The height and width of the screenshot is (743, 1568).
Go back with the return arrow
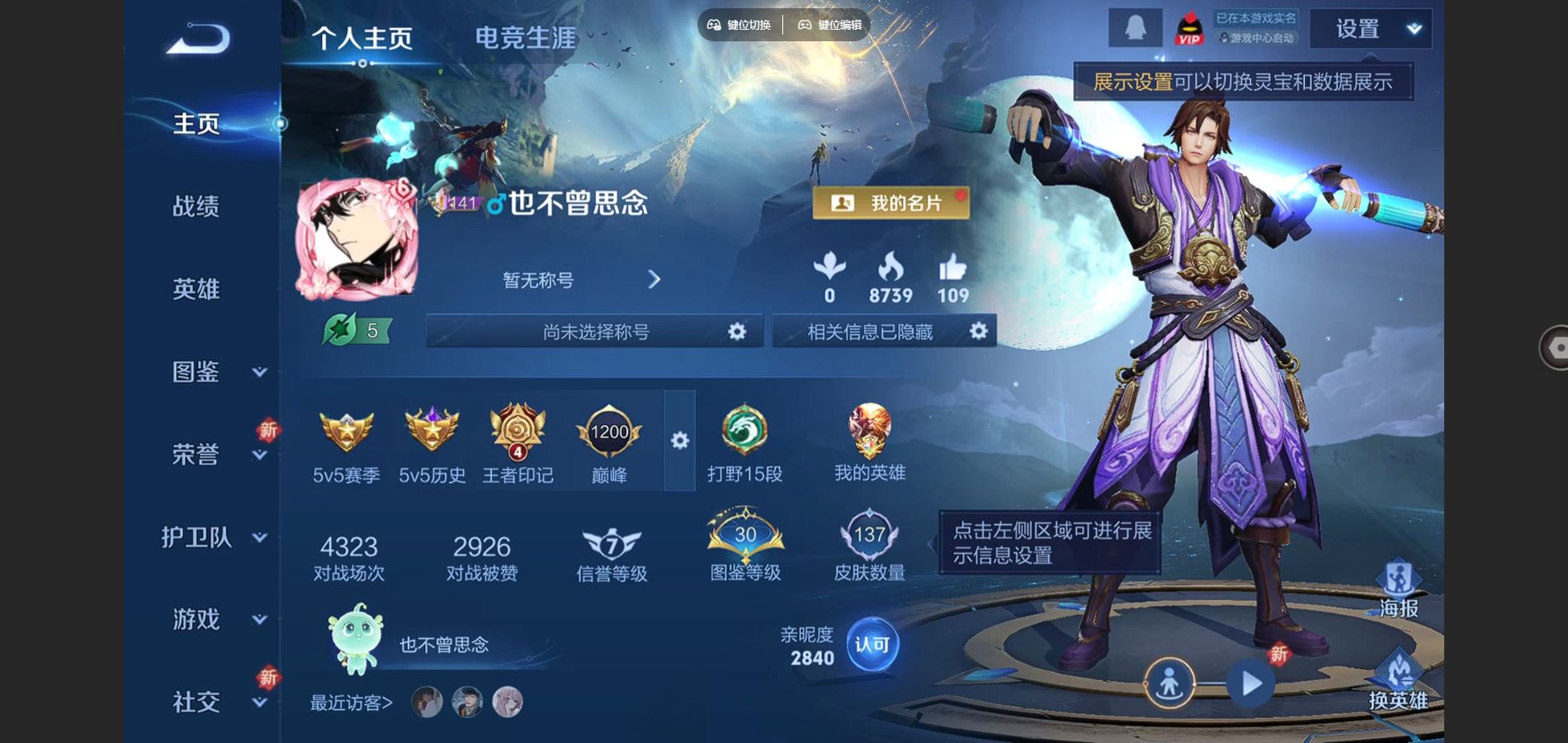[x=198, y=38]
